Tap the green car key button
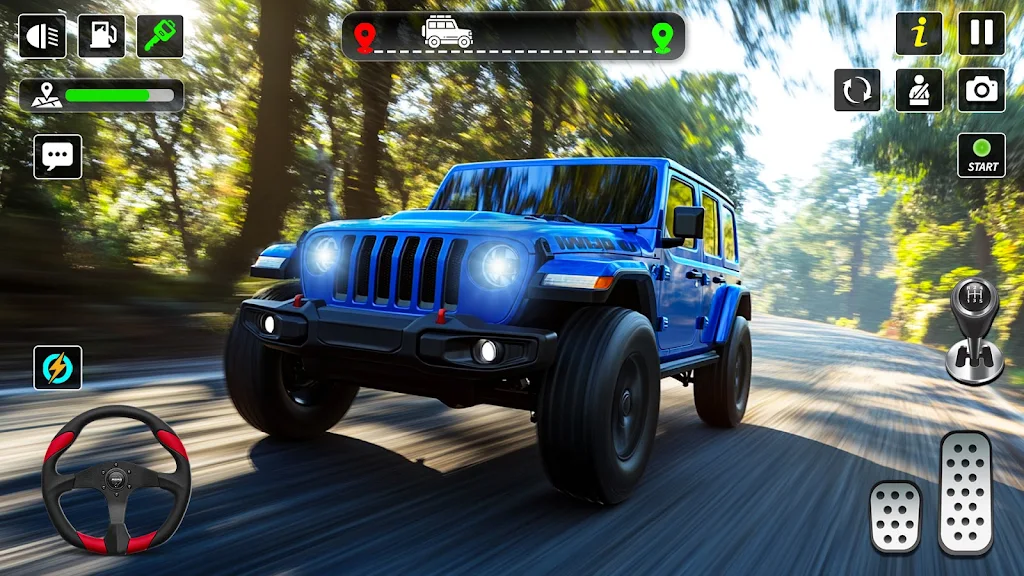 click(x=160, y=37)
